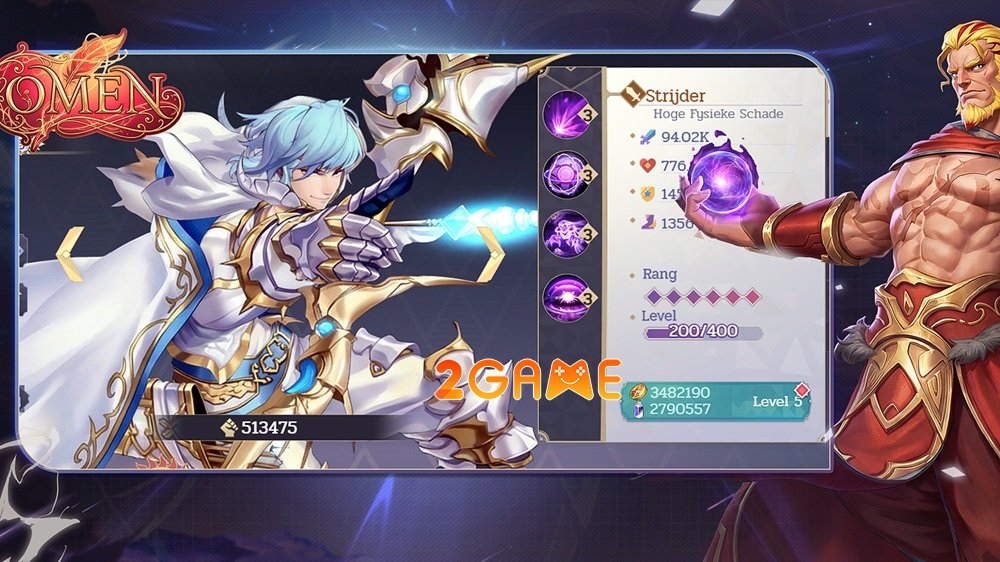
Task: View the purple spirit beast skill icon
Action: click(566, 233)
